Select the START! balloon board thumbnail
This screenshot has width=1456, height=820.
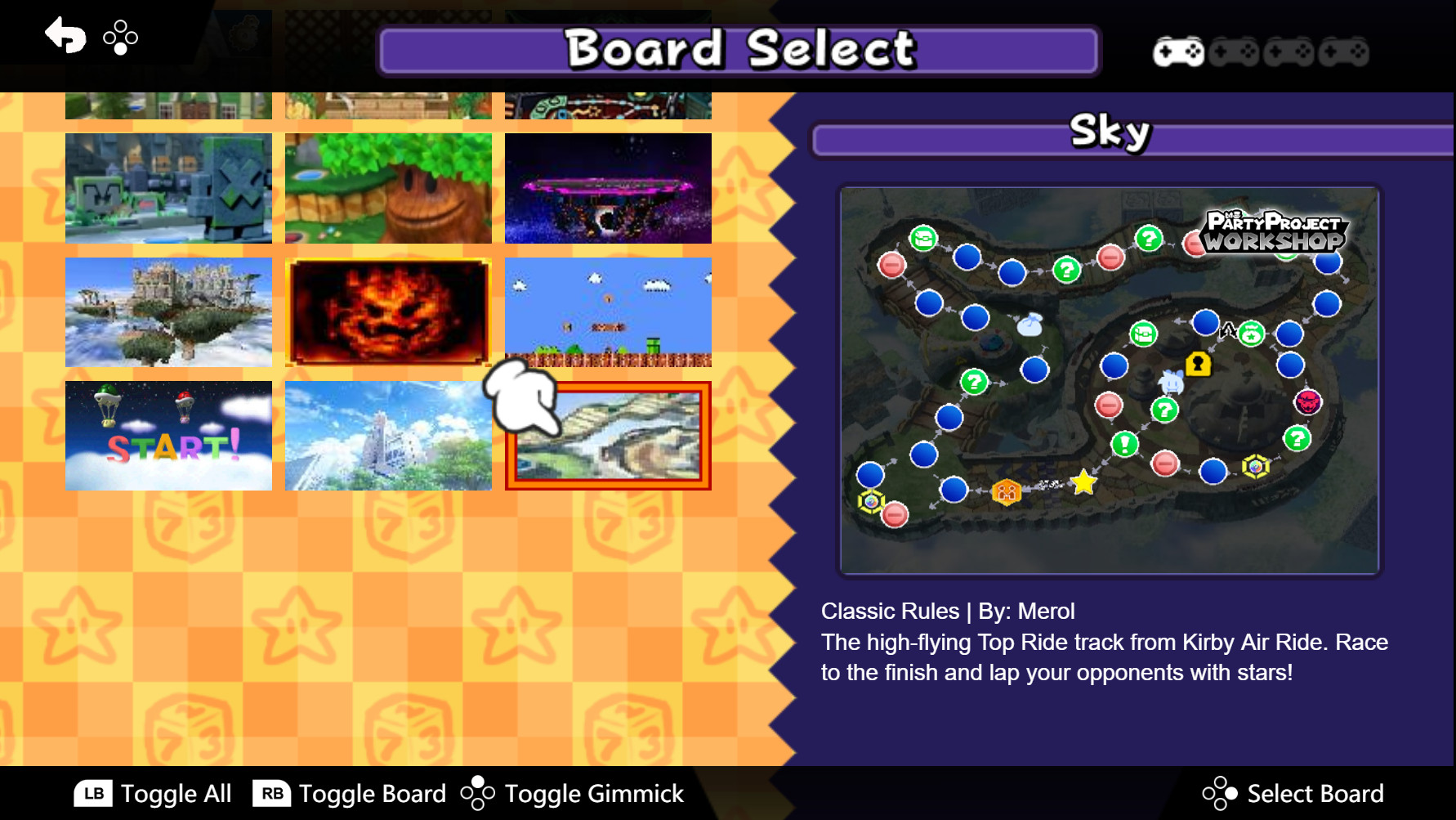coord(167,434)
